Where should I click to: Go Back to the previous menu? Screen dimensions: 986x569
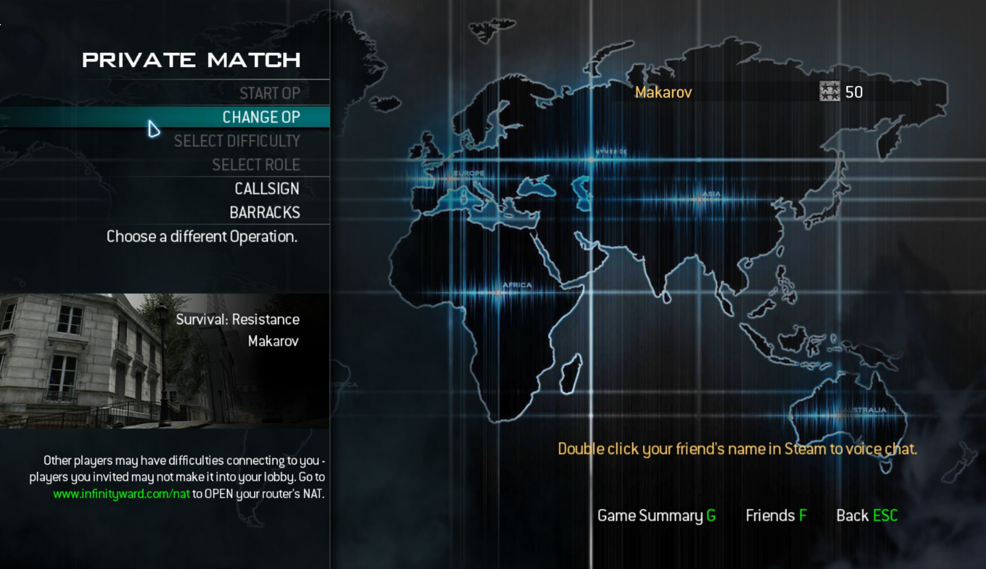pyautogui.click(x=866, y=515)
